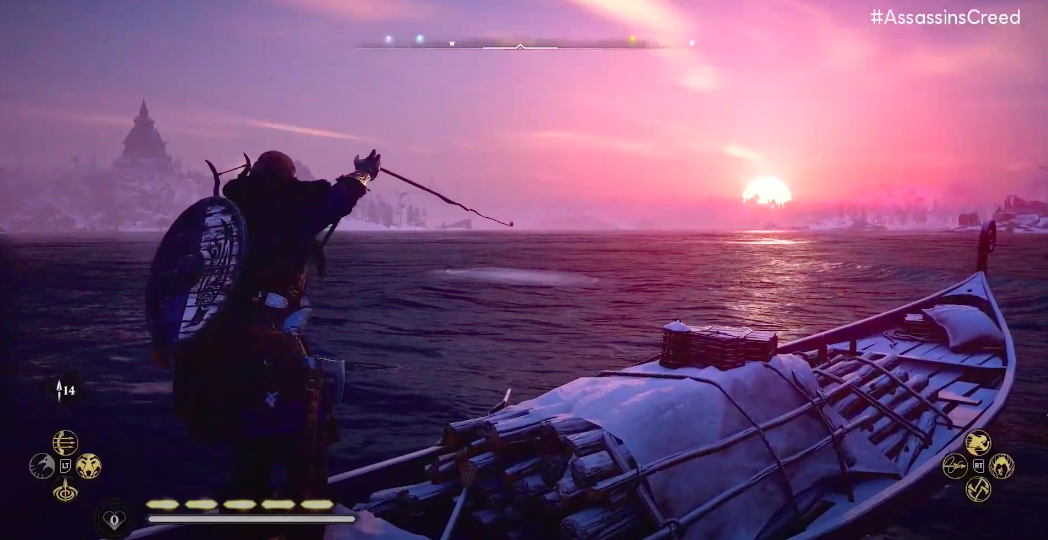Image resolution: width=1048 pixels, height=540 pixels.
Task: Activate the charging beast melee ability
Action: click(x=978, y=442)
